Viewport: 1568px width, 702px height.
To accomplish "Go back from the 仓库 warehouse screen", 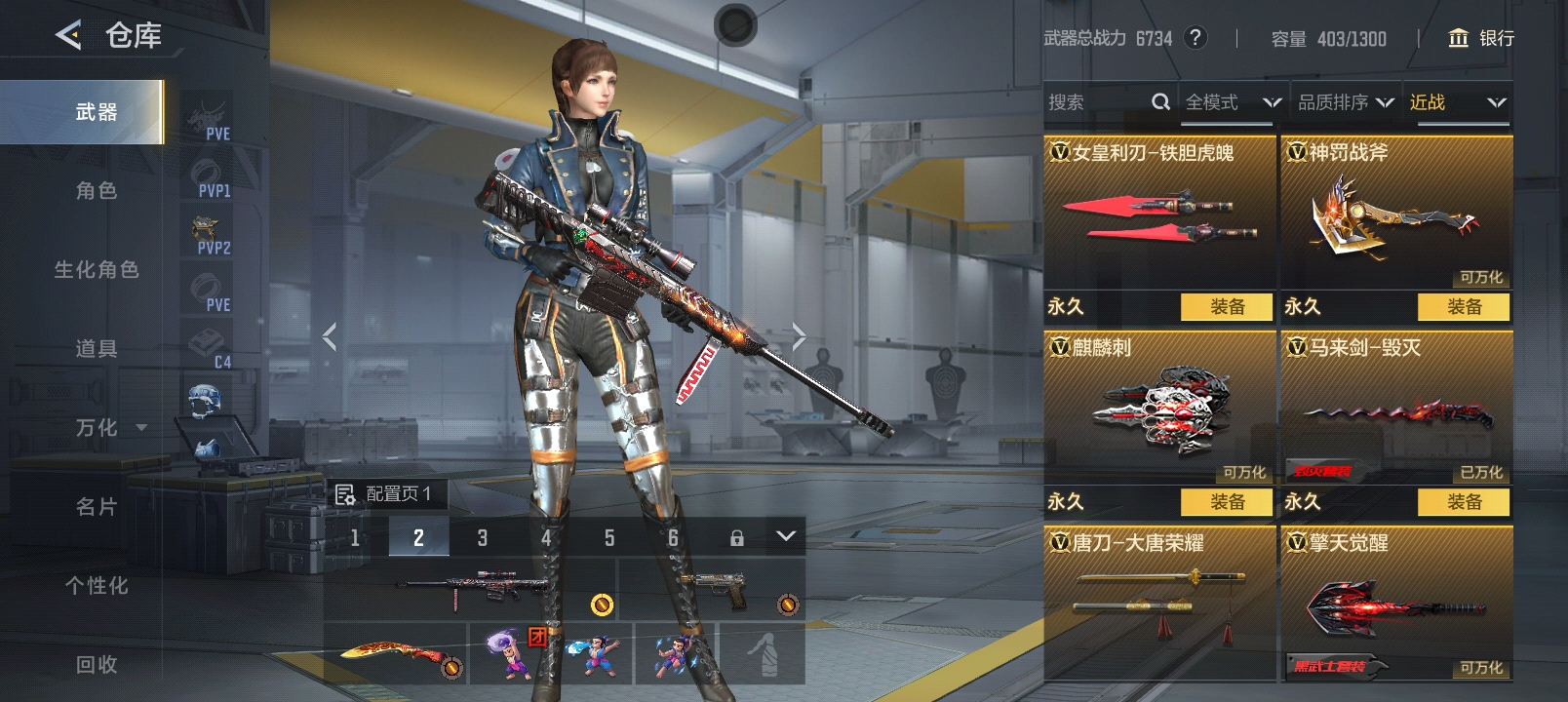I will 68,36.
